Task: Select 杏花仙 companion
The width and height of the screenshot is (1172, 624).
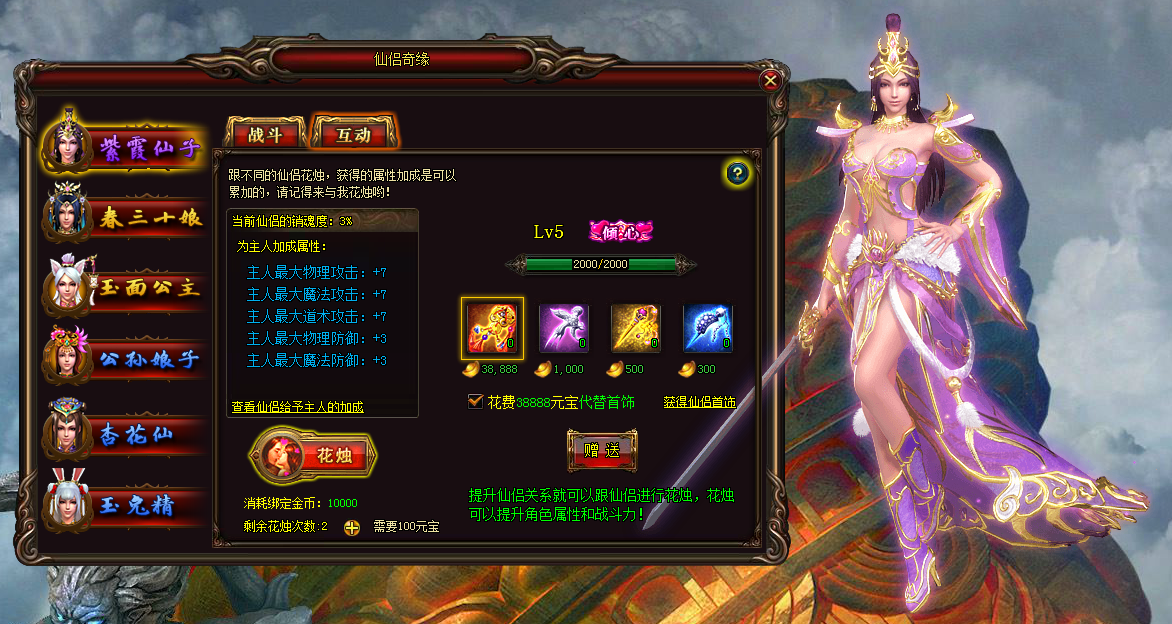Action: click(124, 435)
